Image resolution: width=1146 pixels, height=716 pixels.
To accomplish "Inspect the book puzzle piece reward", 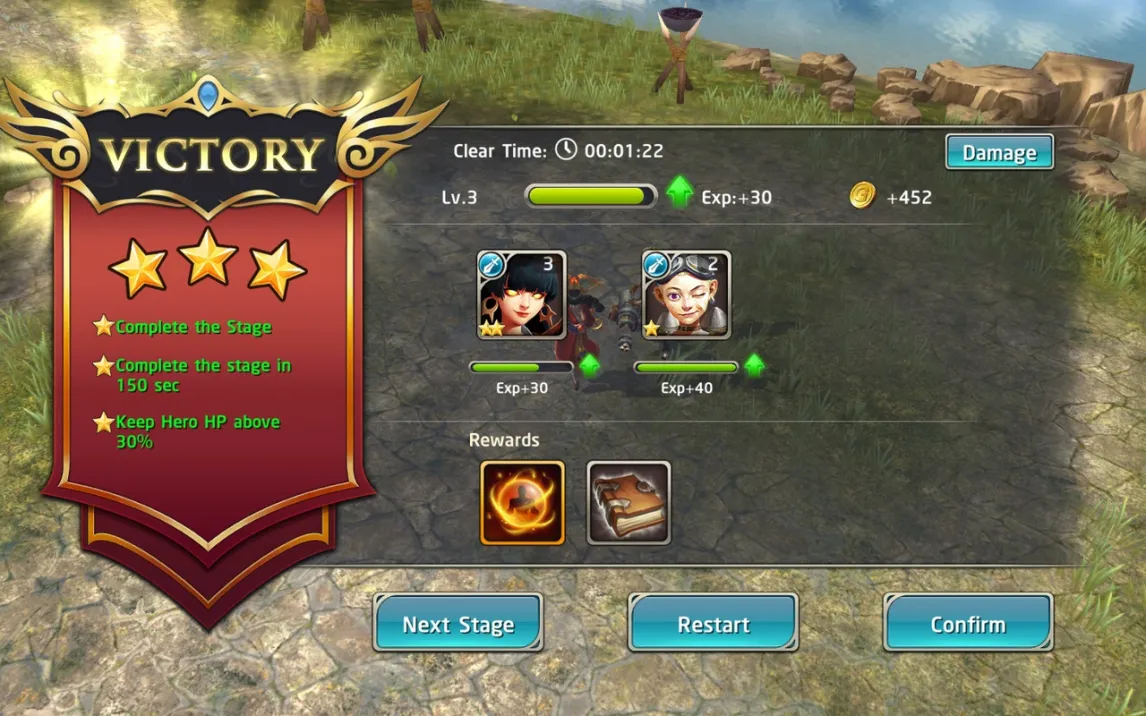I will 628,502.
